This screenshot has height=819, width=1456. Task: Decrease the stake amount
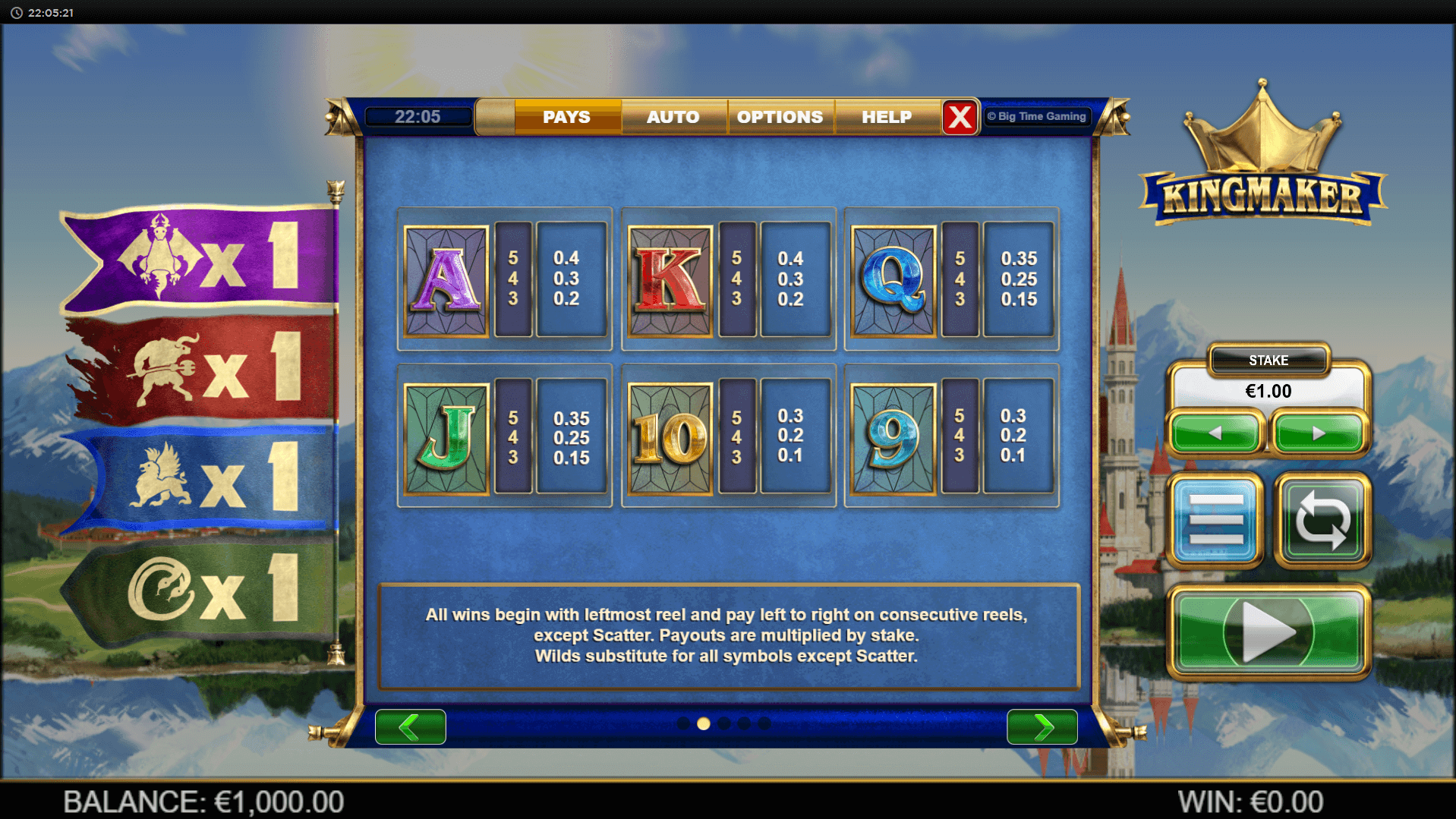[x=1215, y=433]
